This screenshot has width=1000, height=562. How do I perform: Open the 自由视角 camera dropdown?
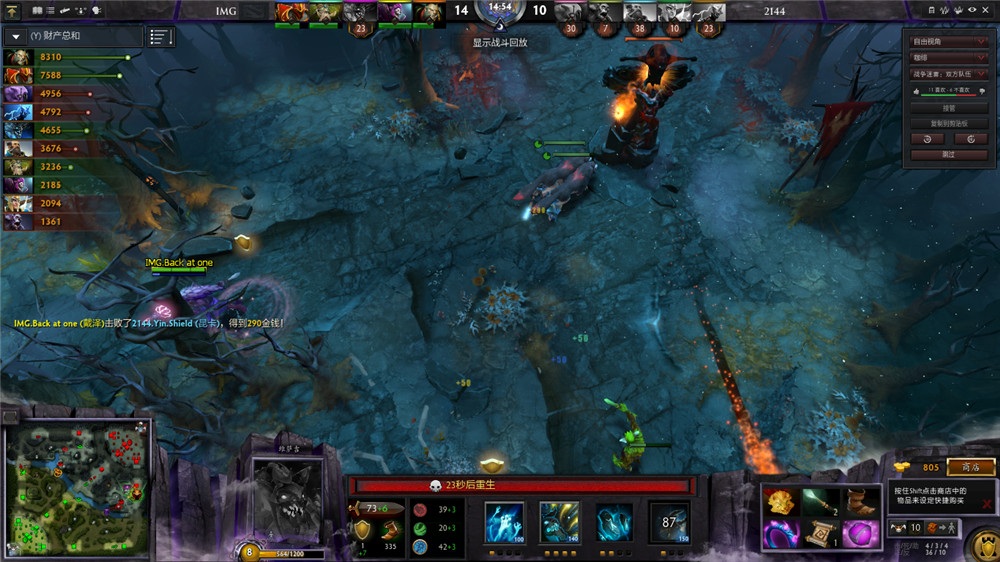coord(950,42)
